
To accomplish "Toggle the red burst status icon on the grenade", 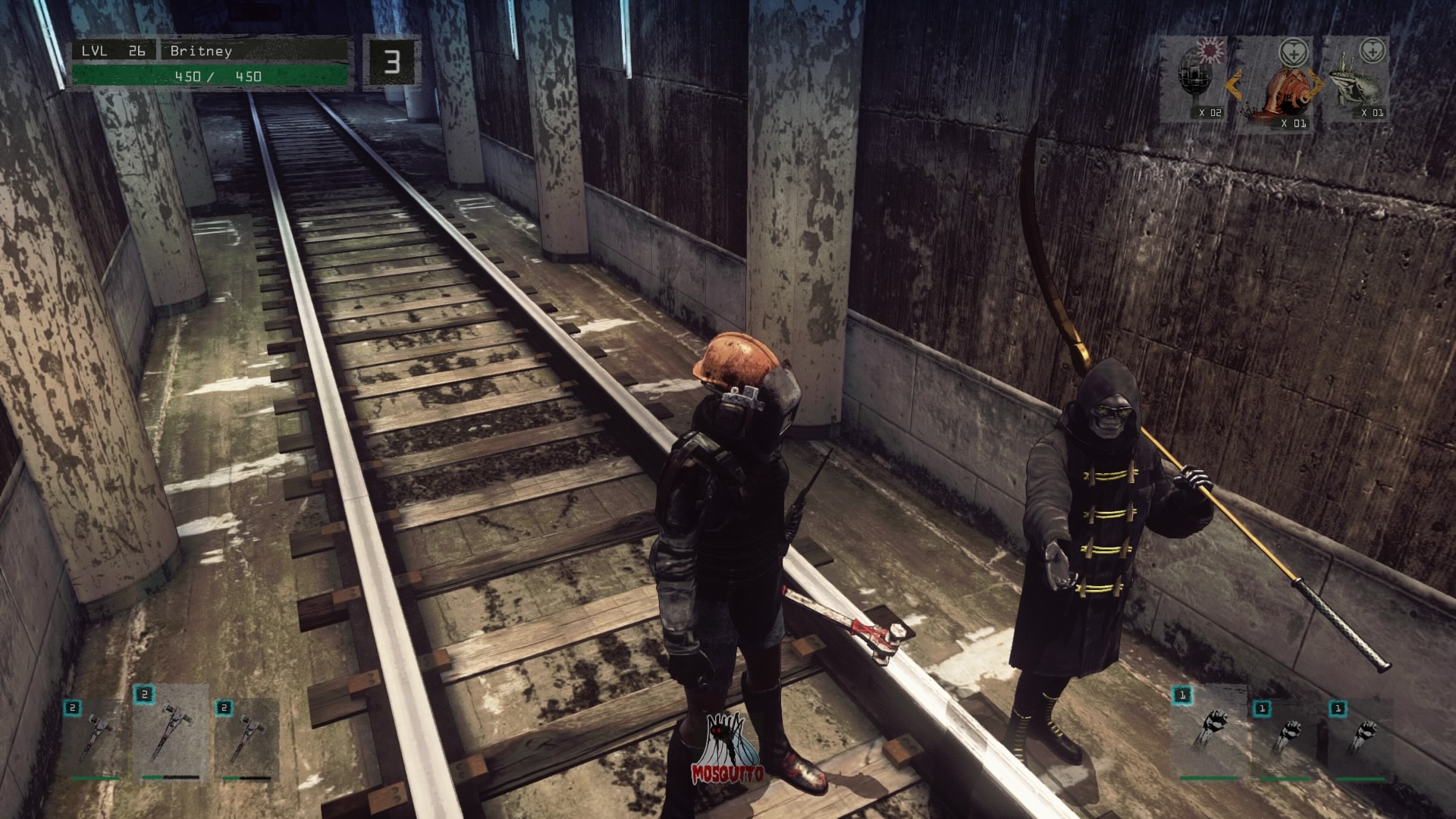I will tap(1210, 50).
